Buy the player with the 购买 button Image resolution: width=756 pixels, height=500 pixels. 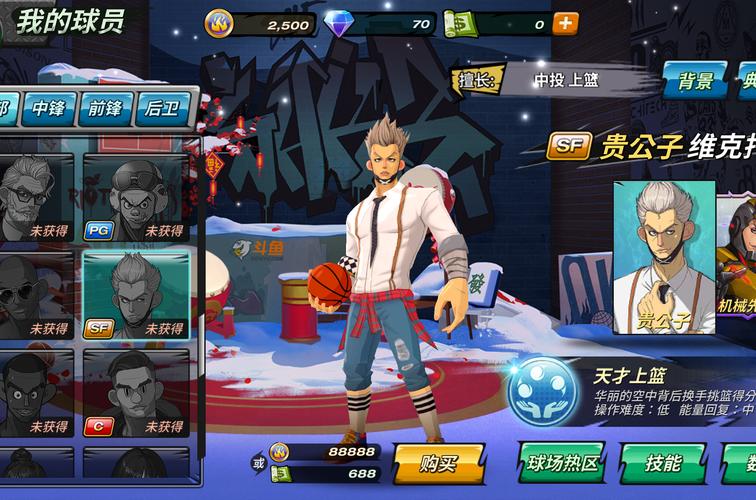point(438,463)
